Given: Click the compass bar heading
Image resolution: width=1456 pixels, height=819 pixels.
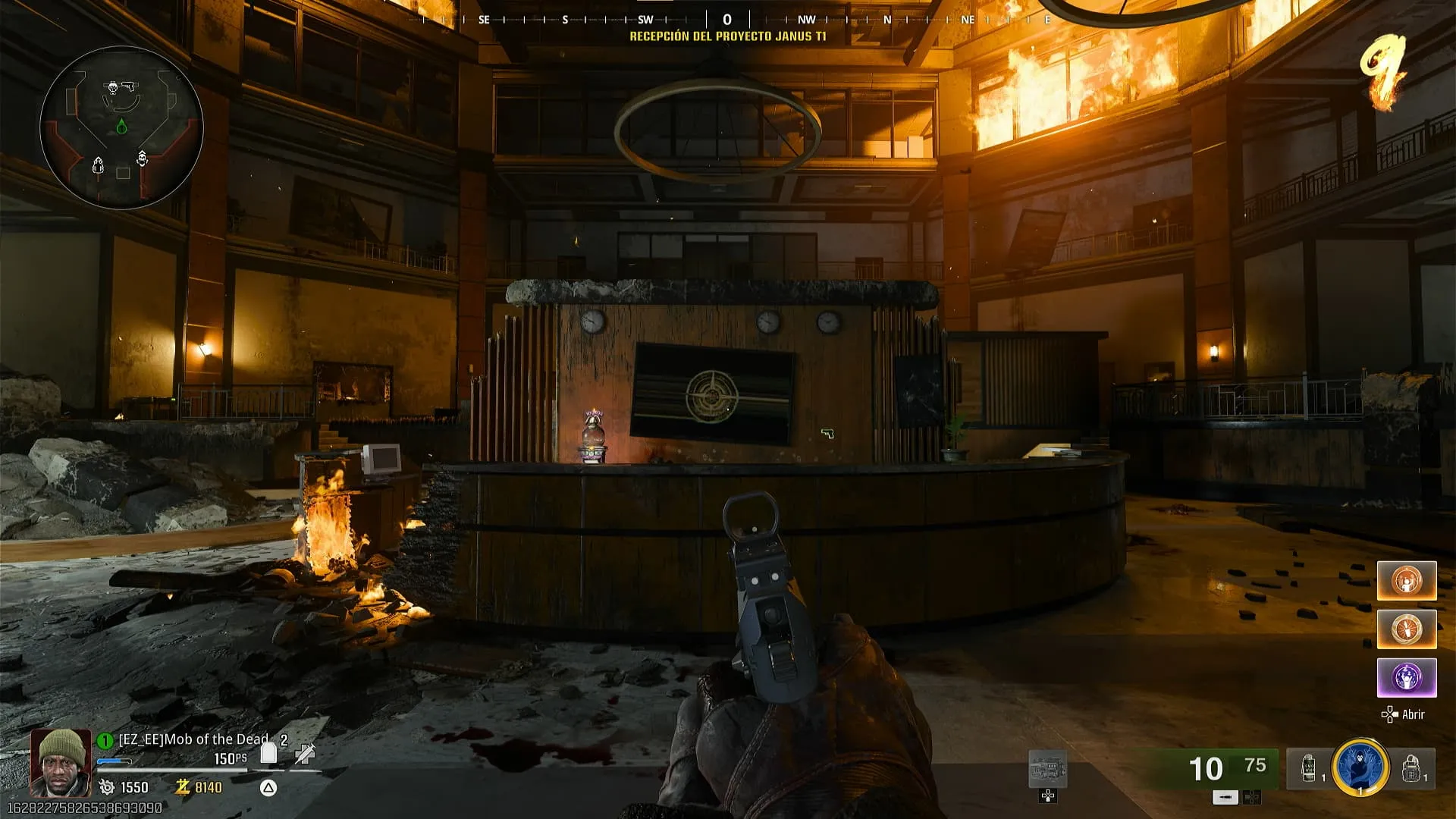Looking at the screenshot, I should tap(727, 20).
